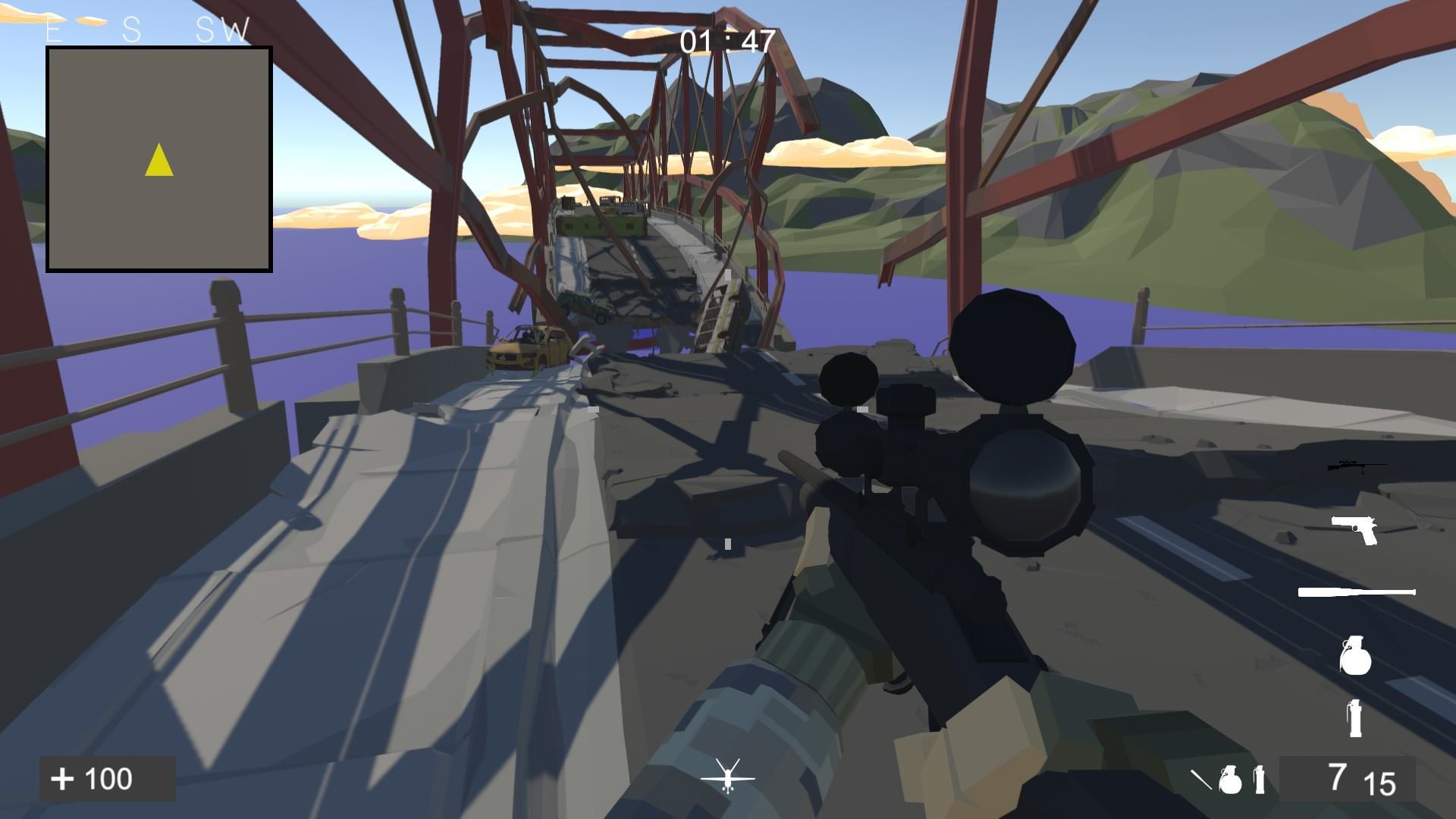Open the weapon loadout column on the right
The image size is (1456, 819).
point(1355,591)
